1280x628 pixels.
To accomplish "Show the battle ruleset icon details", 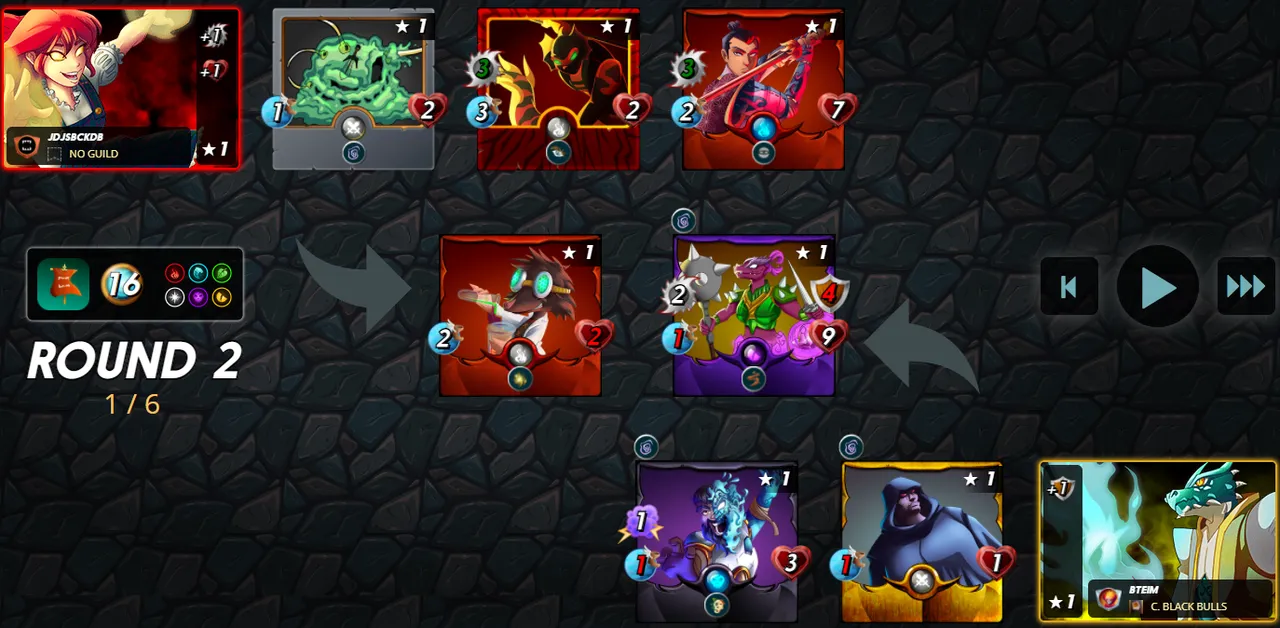I will (x=63, y=285).
